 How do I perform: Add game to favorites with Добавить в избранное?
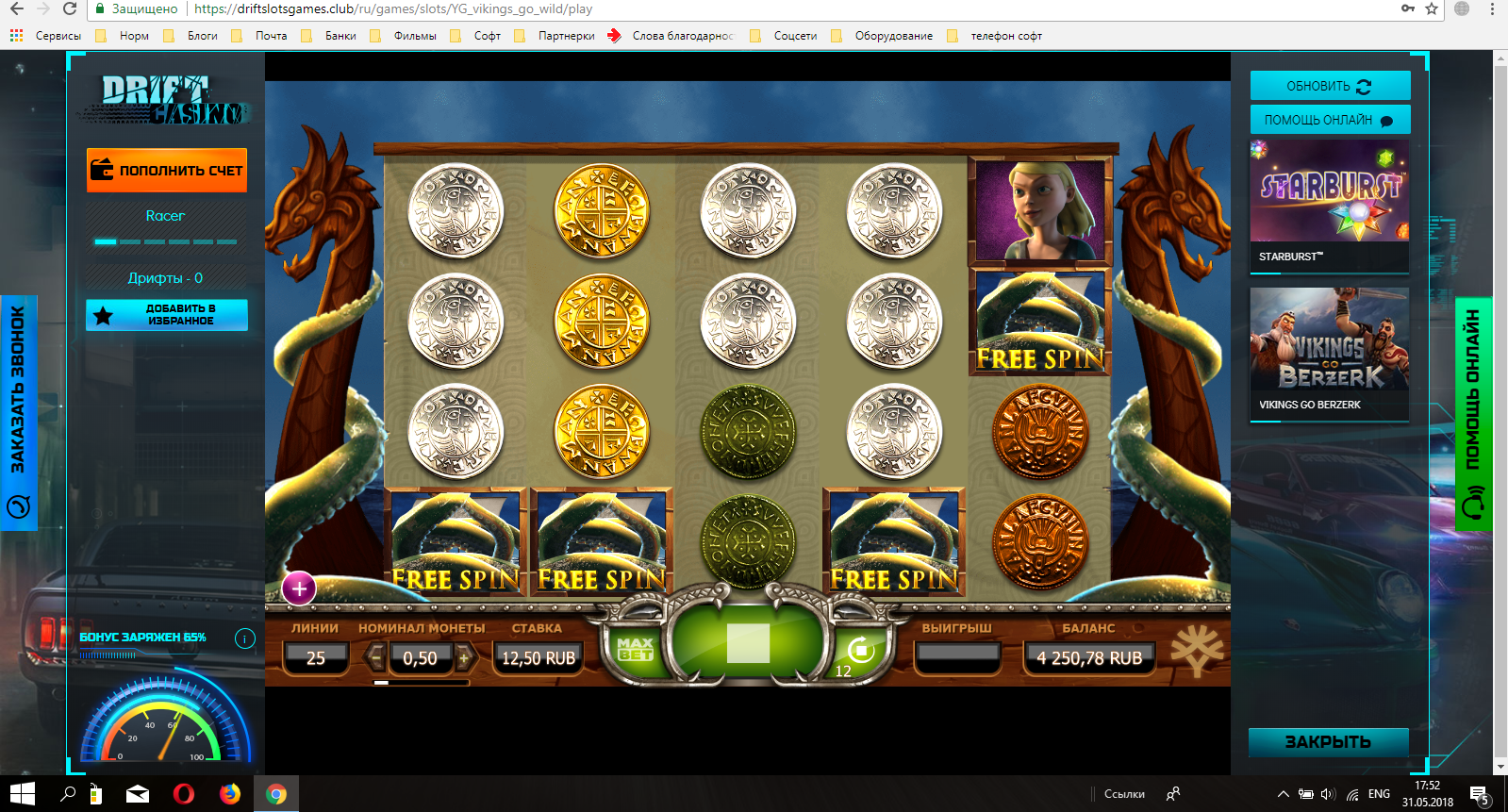[x=167, y=315]
